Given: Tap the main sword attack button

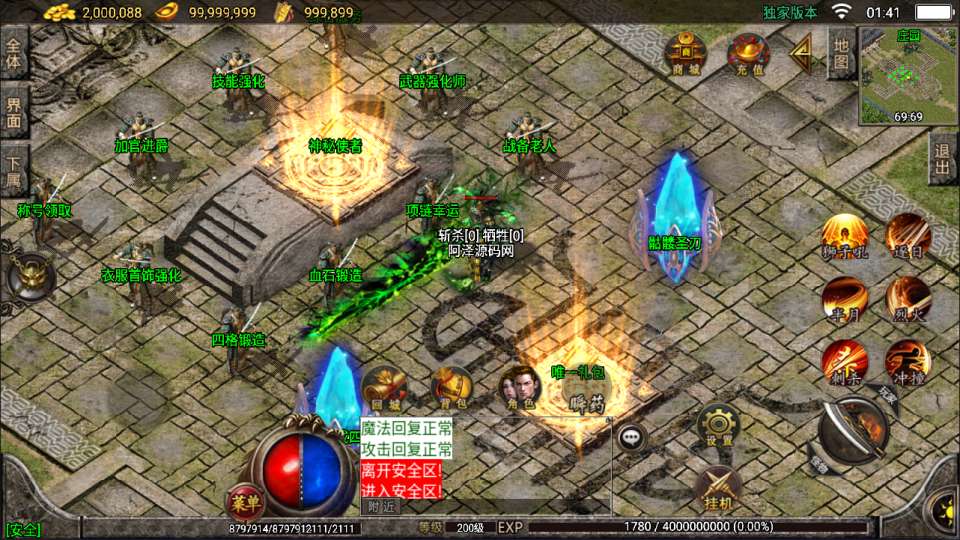Looking at the screenshot, I should tap(853, 432).
